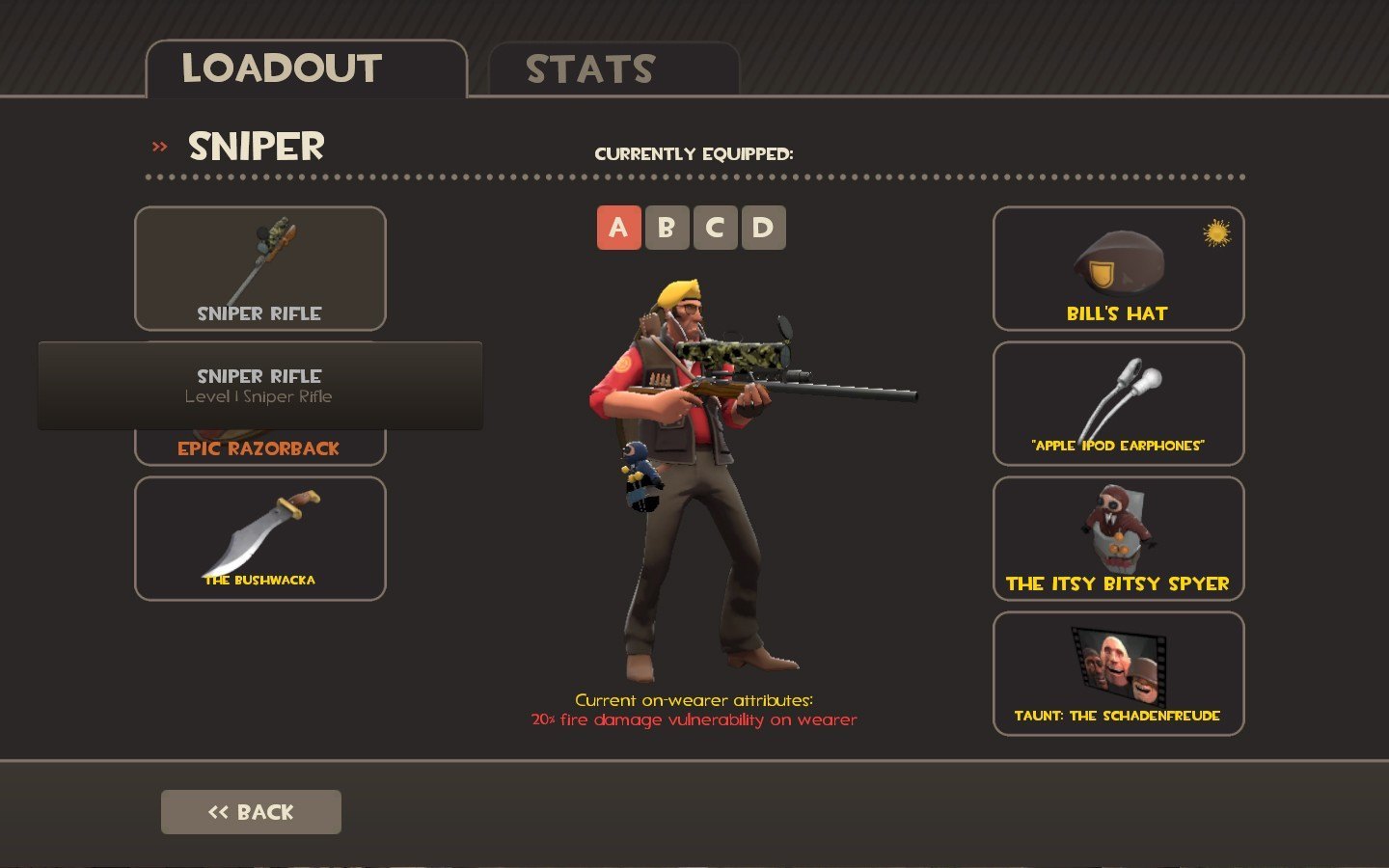
Task: Open the Schadenfreude taunt slot
Action: pyautogui.click(x=1118, y=673)
